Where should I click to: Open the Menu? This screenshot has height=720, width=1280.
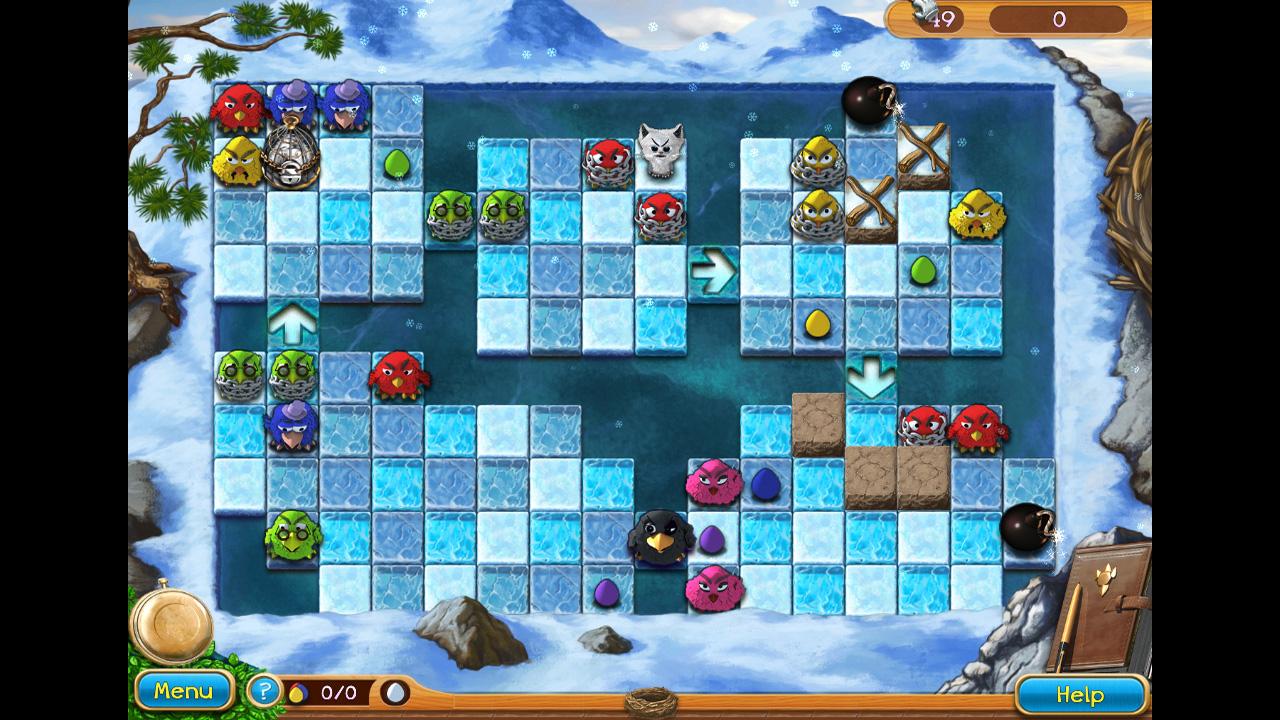tap(184, 689)
